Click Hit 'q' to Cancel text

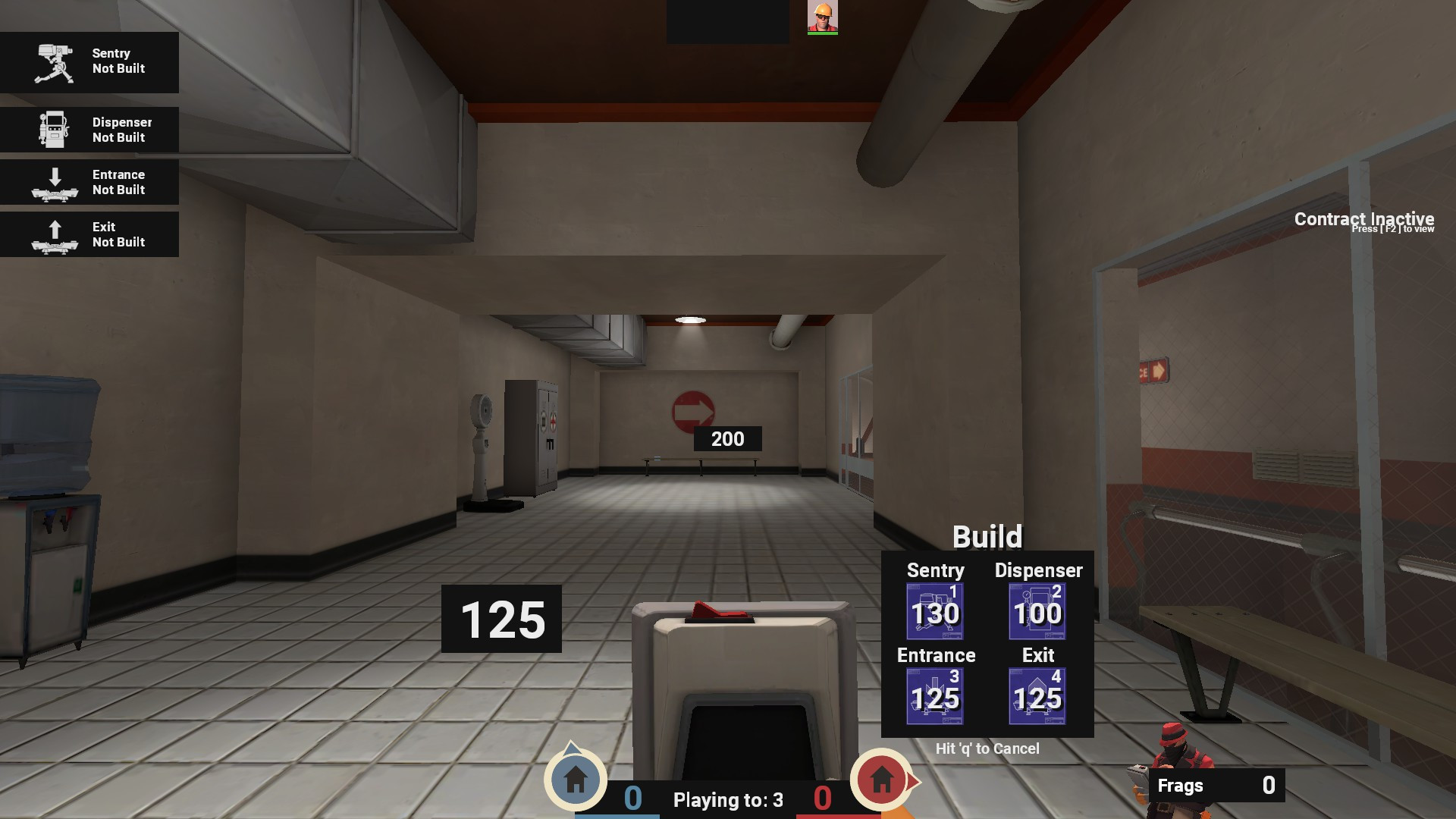click(987, 748)
